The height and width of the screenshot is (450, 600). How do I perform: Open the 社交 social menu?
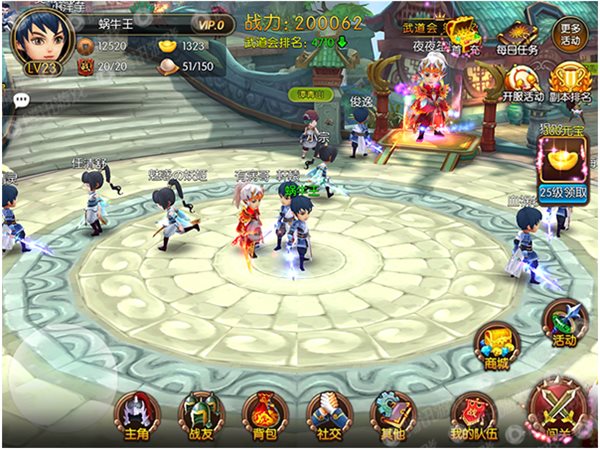click(x=329, y=412)
